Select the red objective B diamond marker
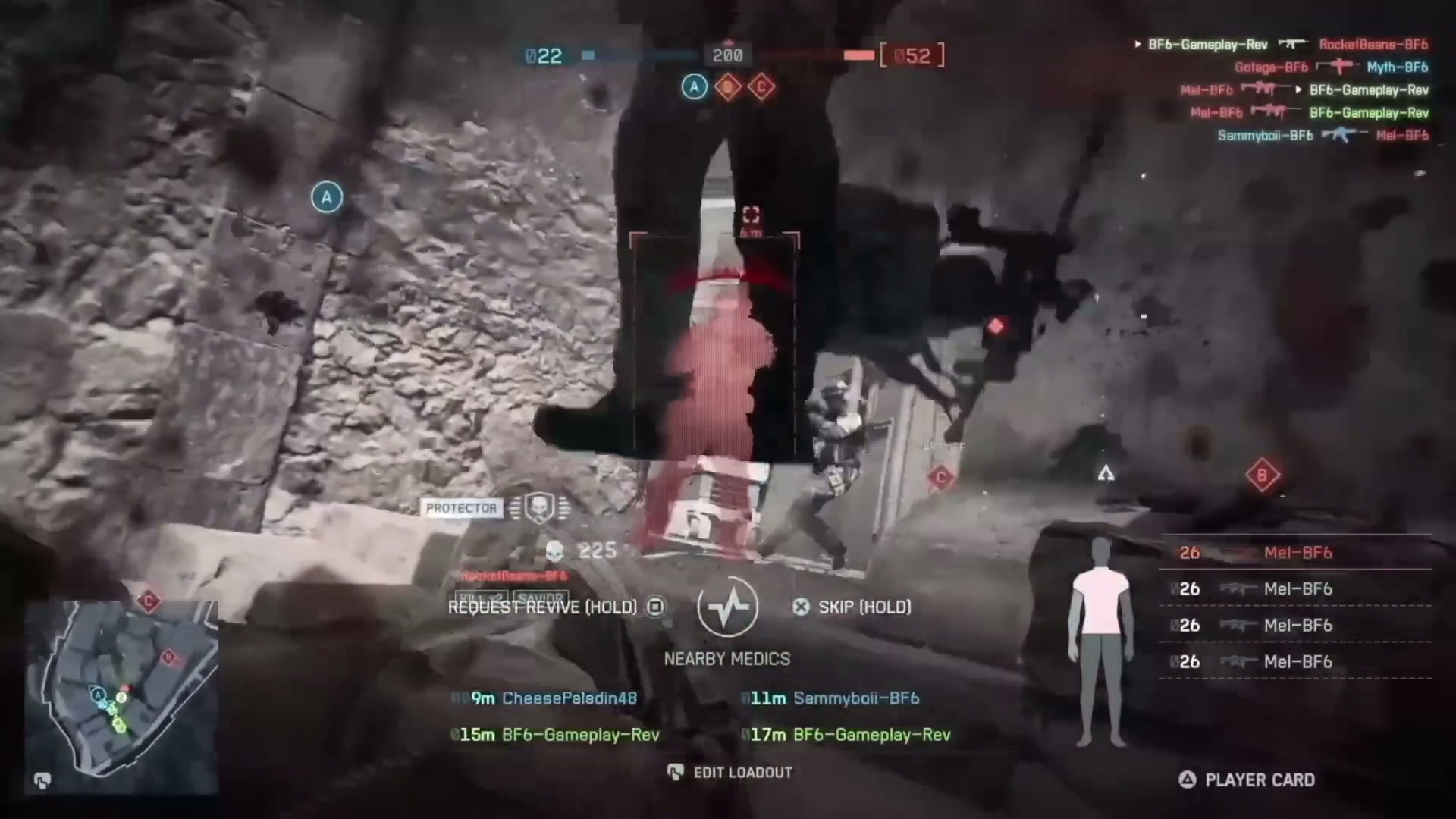The image size is (1456, 819). click(x=1263, y=474)
